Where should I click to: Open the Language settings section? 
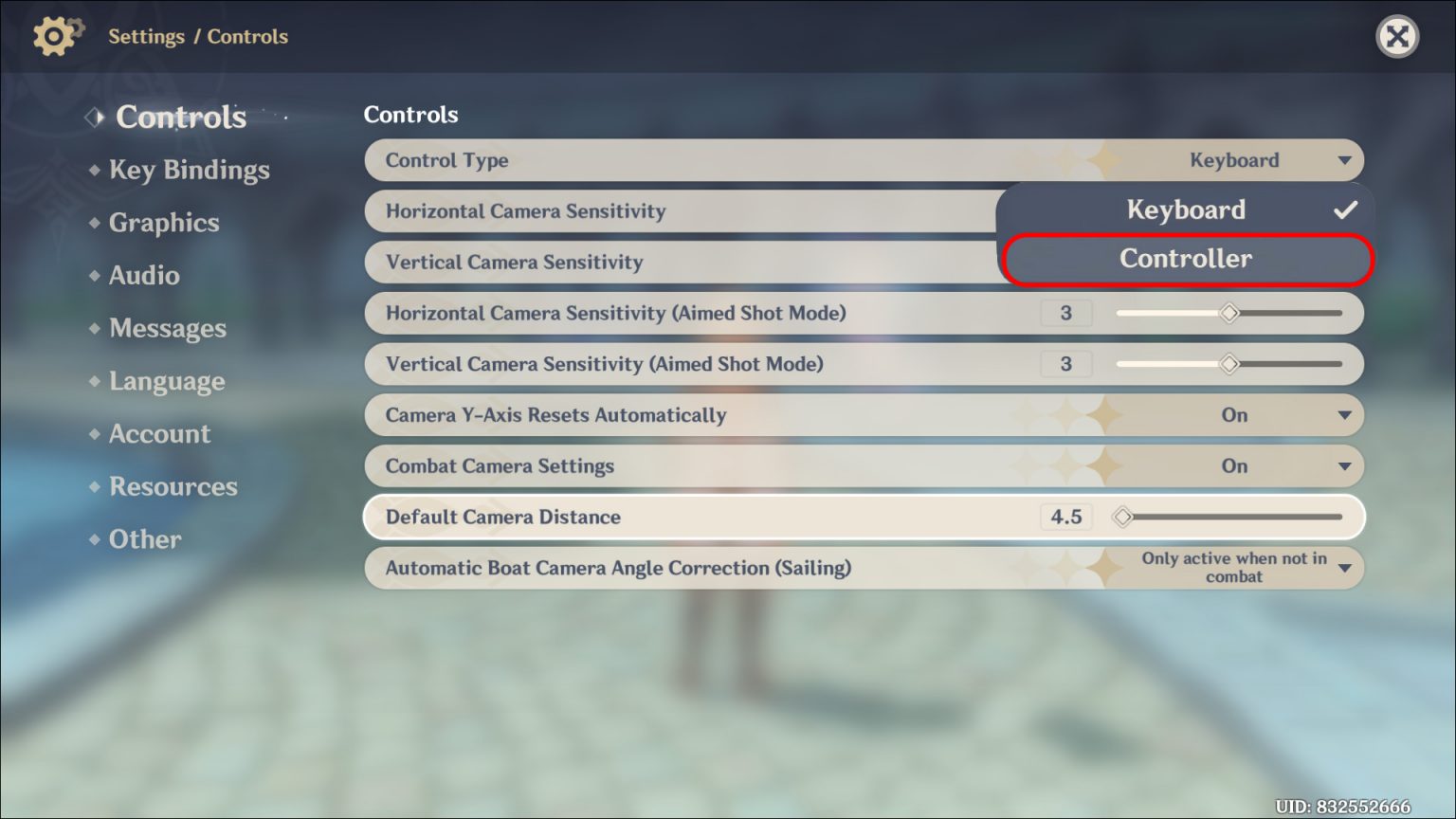coord(167,381)
